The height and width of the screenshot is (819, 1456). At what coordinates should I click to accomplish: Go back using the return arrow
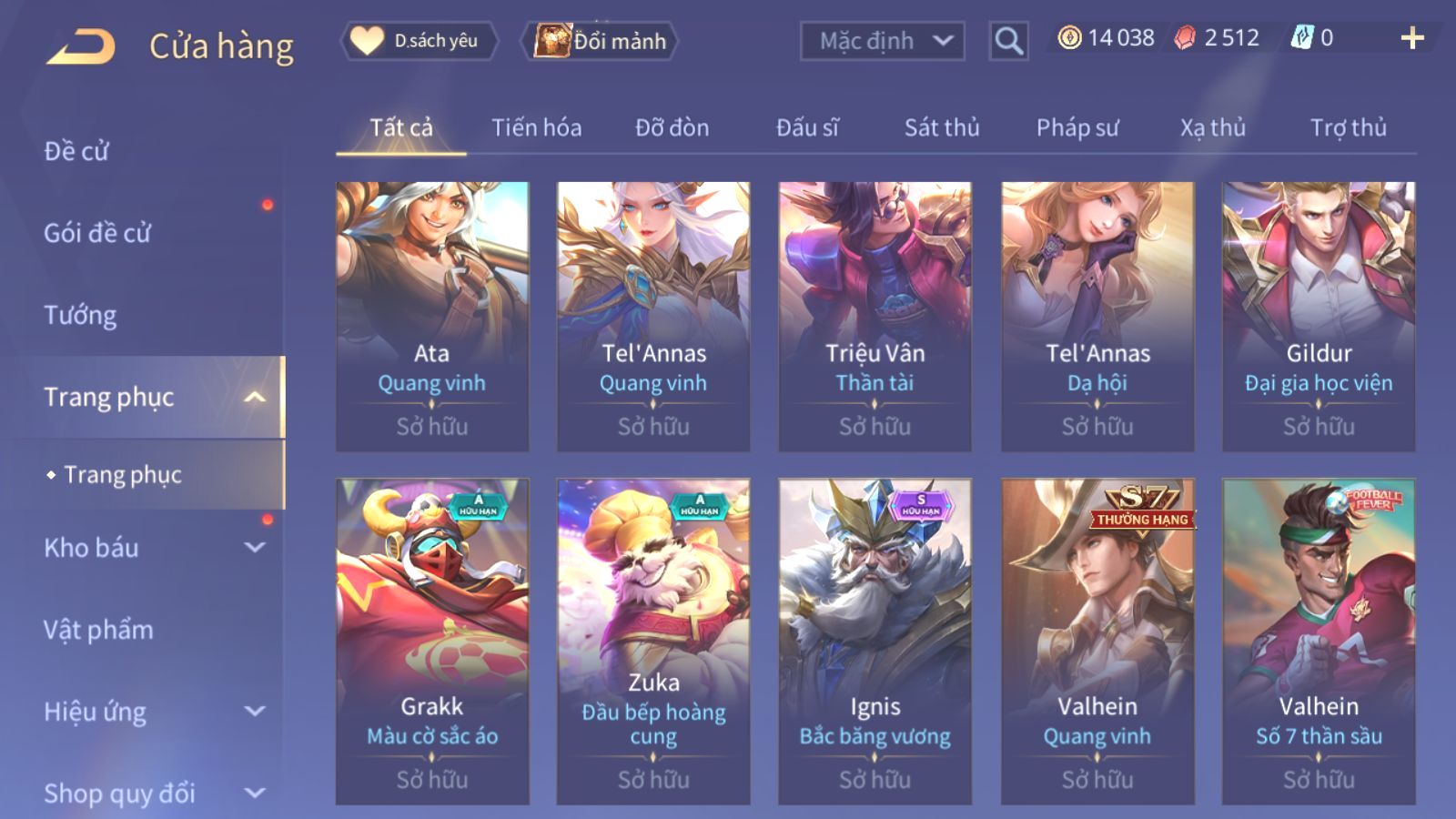pos(81,46)
